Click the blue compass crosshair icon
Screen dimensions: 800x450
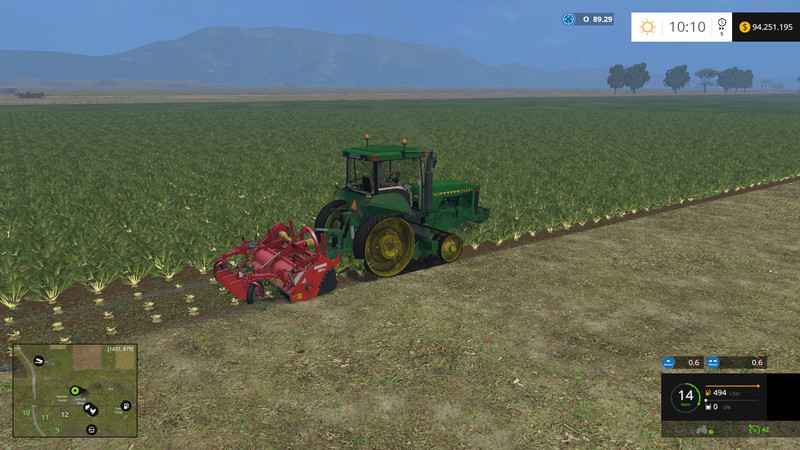pos(569,19)
